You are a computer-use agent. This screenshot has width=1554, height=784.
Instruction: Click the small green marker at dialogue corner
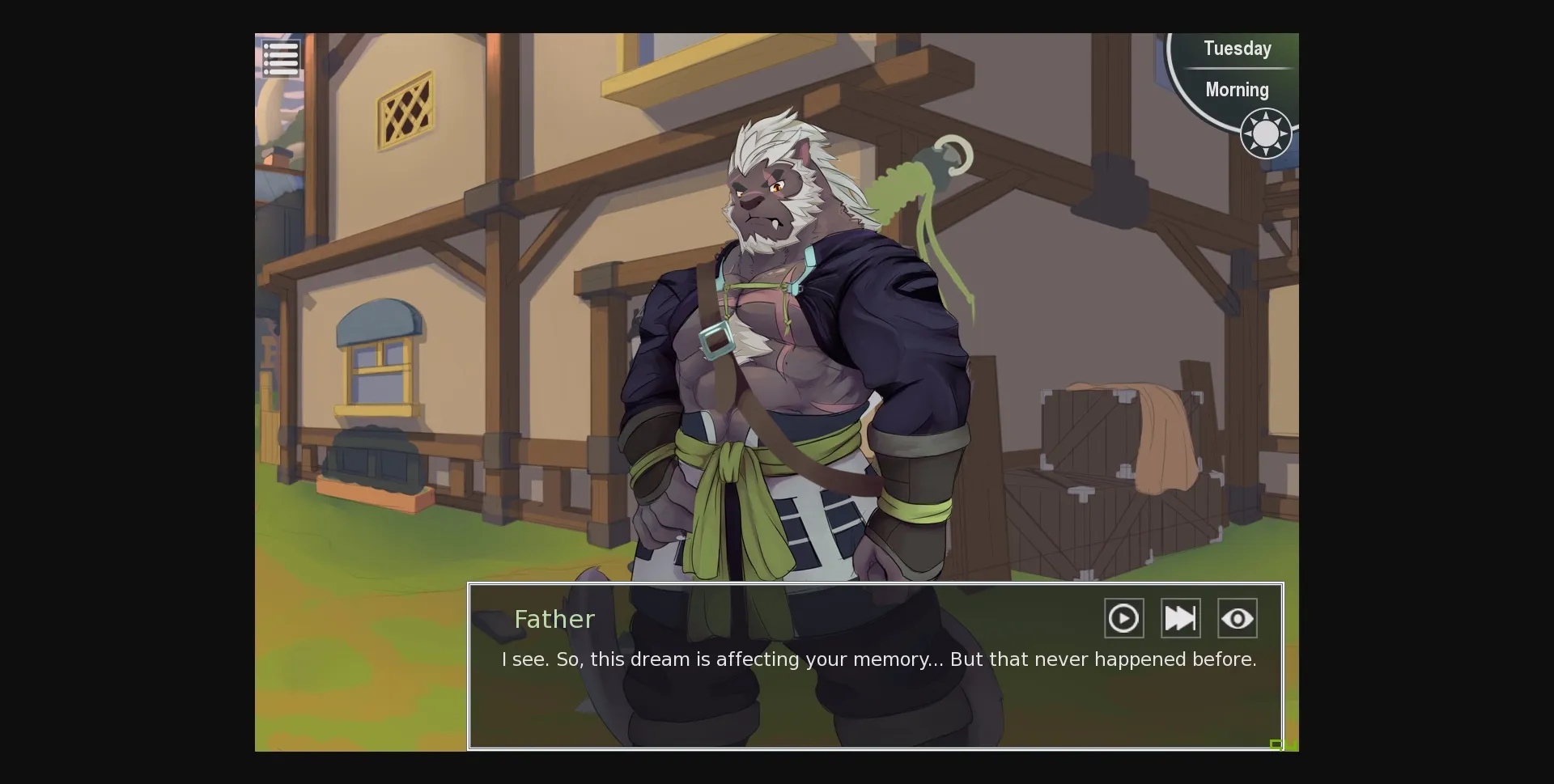pyautogui.click(x=1277, y=744)
